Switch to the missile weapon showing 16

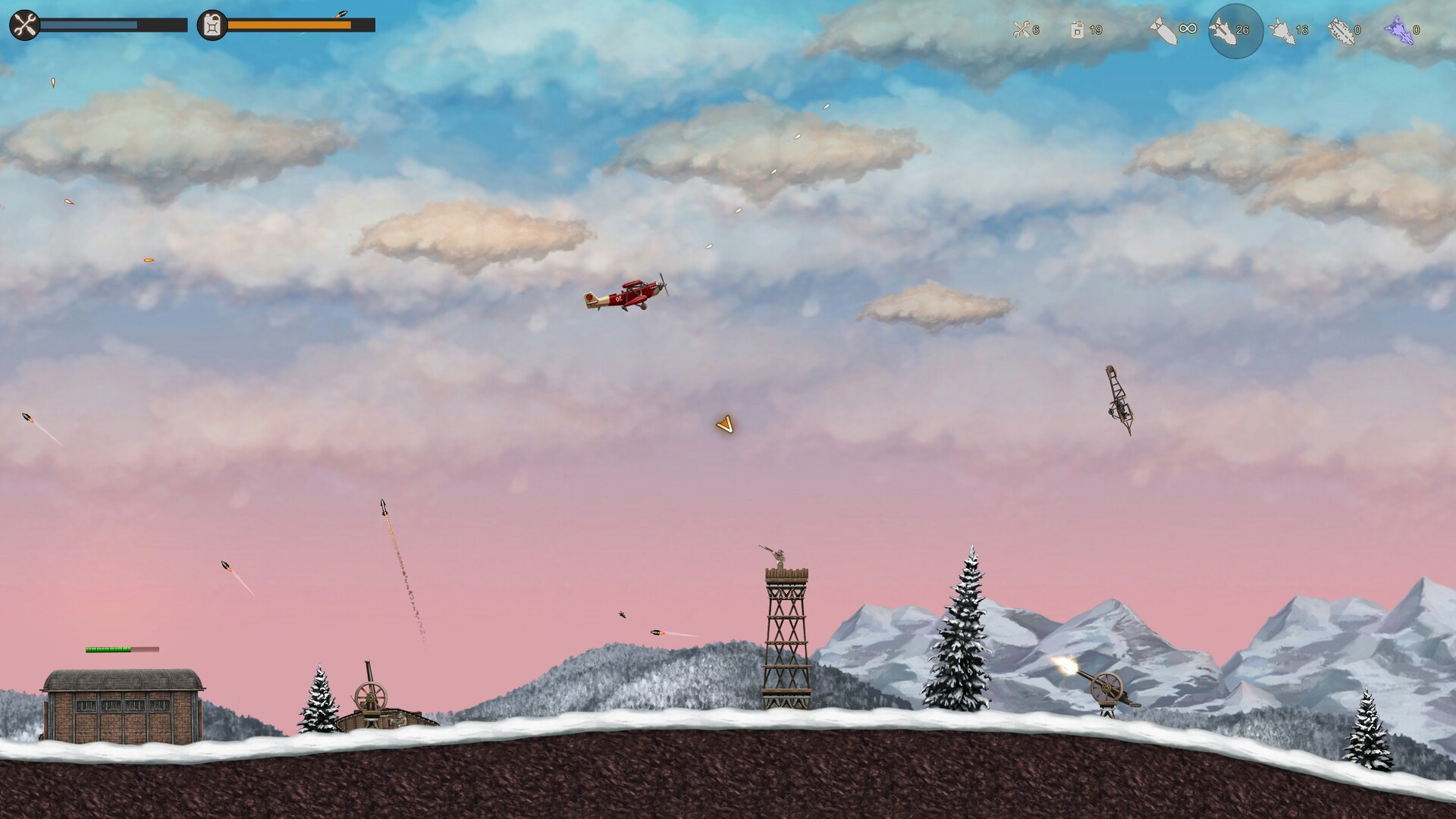click(1282, 30)
